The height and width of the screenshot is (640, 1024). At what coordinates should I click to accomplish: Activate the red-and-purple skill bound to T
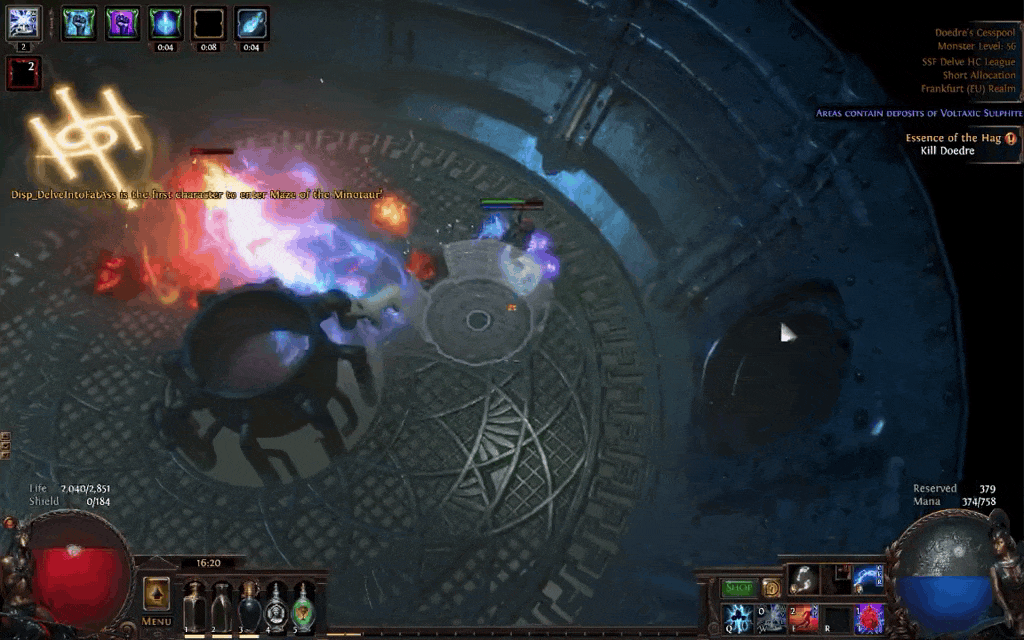point(869,618)
